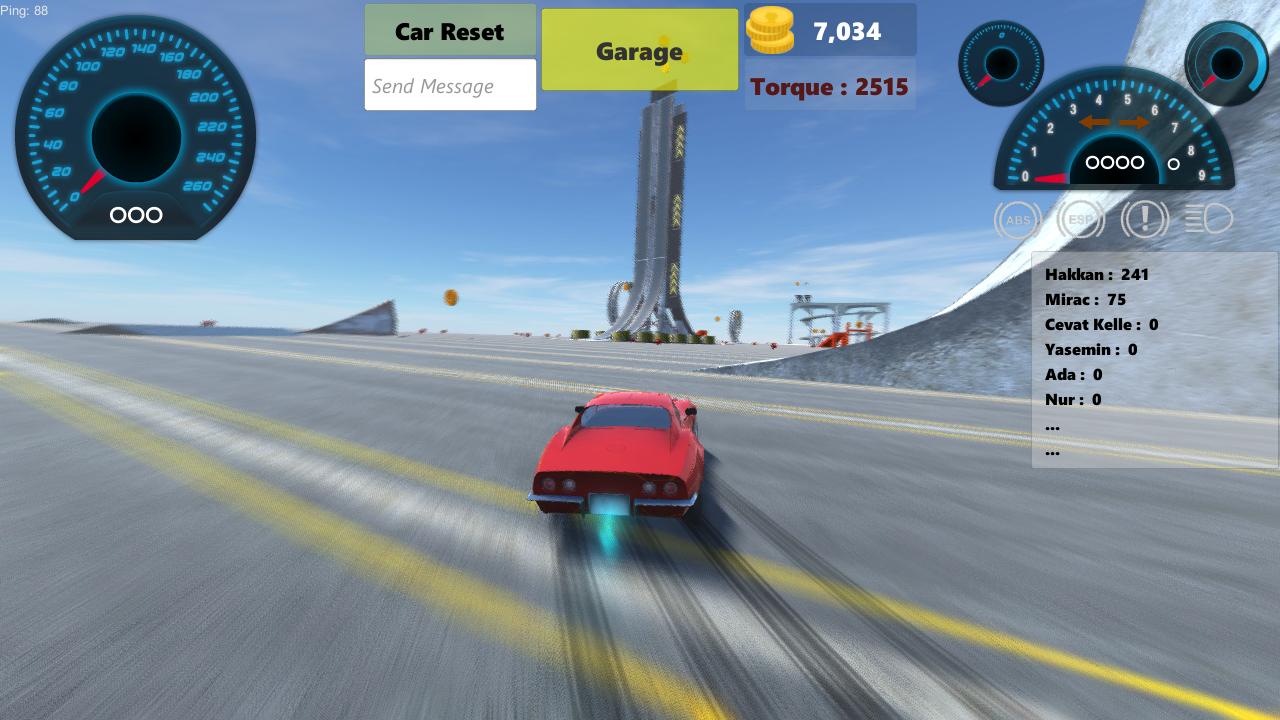Click the gold coins currency icon
The image size is (1280, 720).
tap(770, 30)
